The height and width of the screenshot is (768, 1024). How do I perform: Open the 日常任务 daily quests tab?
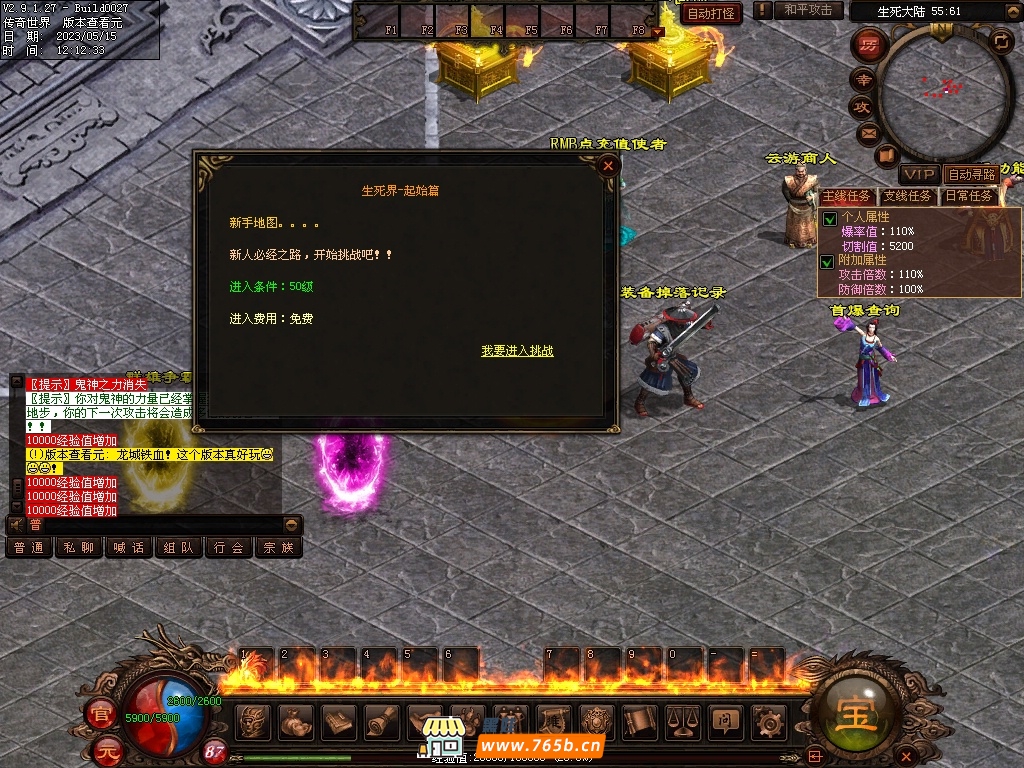pos(969,196)
